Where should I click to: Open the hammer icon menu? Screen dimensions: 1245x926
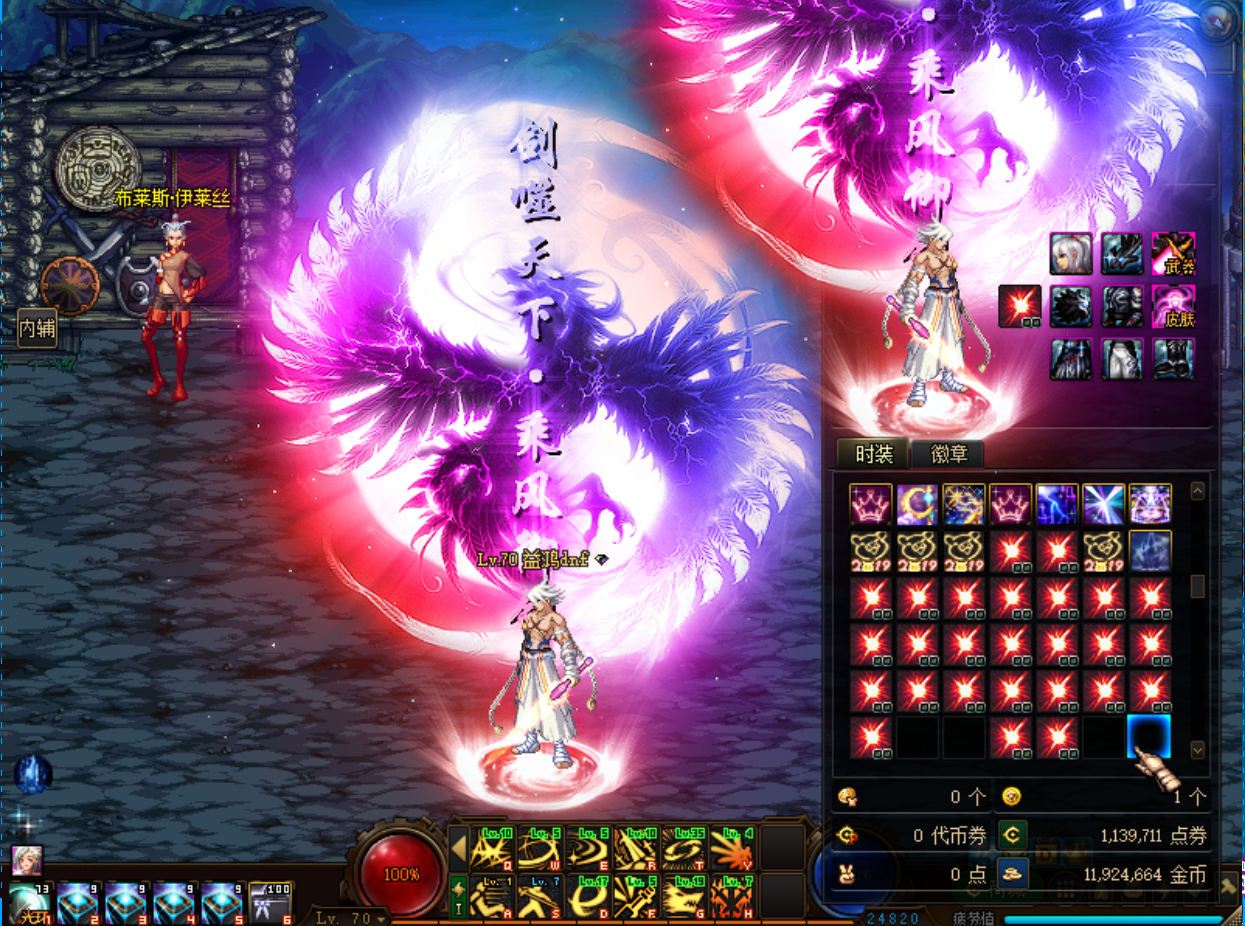[1229, 885]
